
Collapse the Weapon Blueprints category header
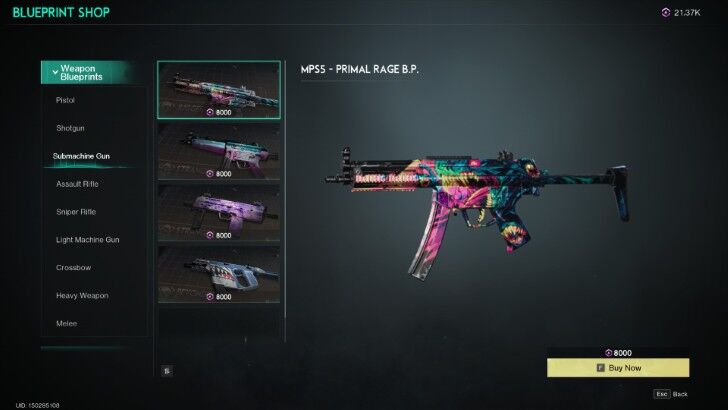(x=87, y=73)
